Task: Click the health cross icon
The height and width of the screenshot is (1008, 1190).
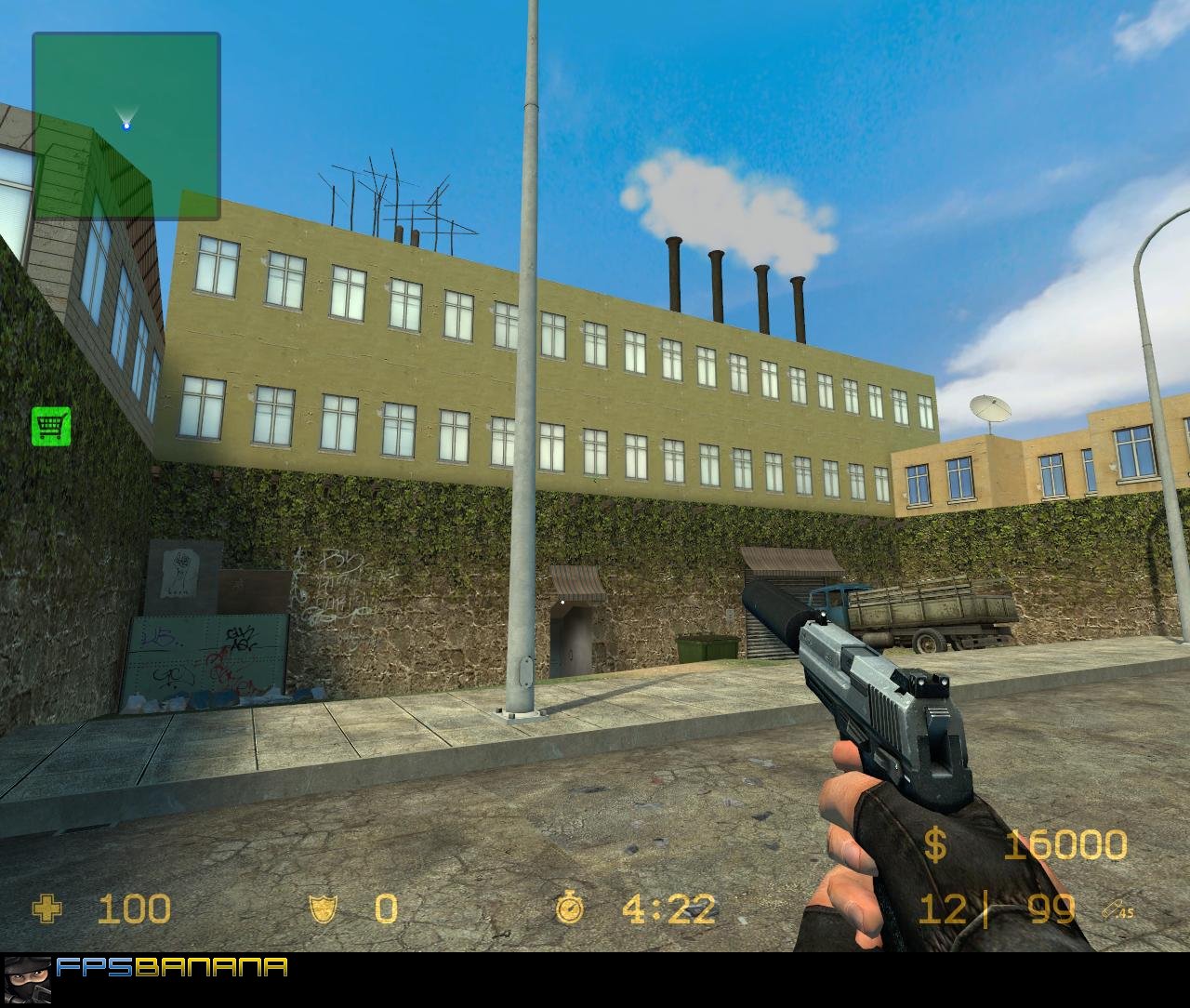Action: [48, 909]
